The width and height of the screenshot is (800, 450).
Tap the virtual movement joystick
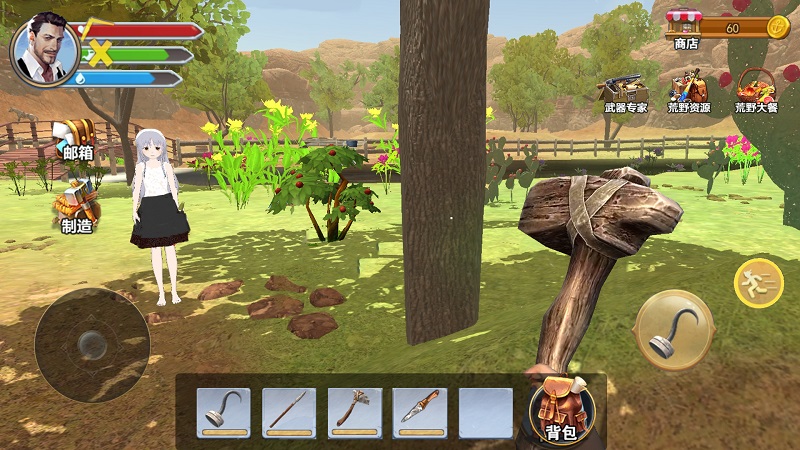[x=92, y=345]
